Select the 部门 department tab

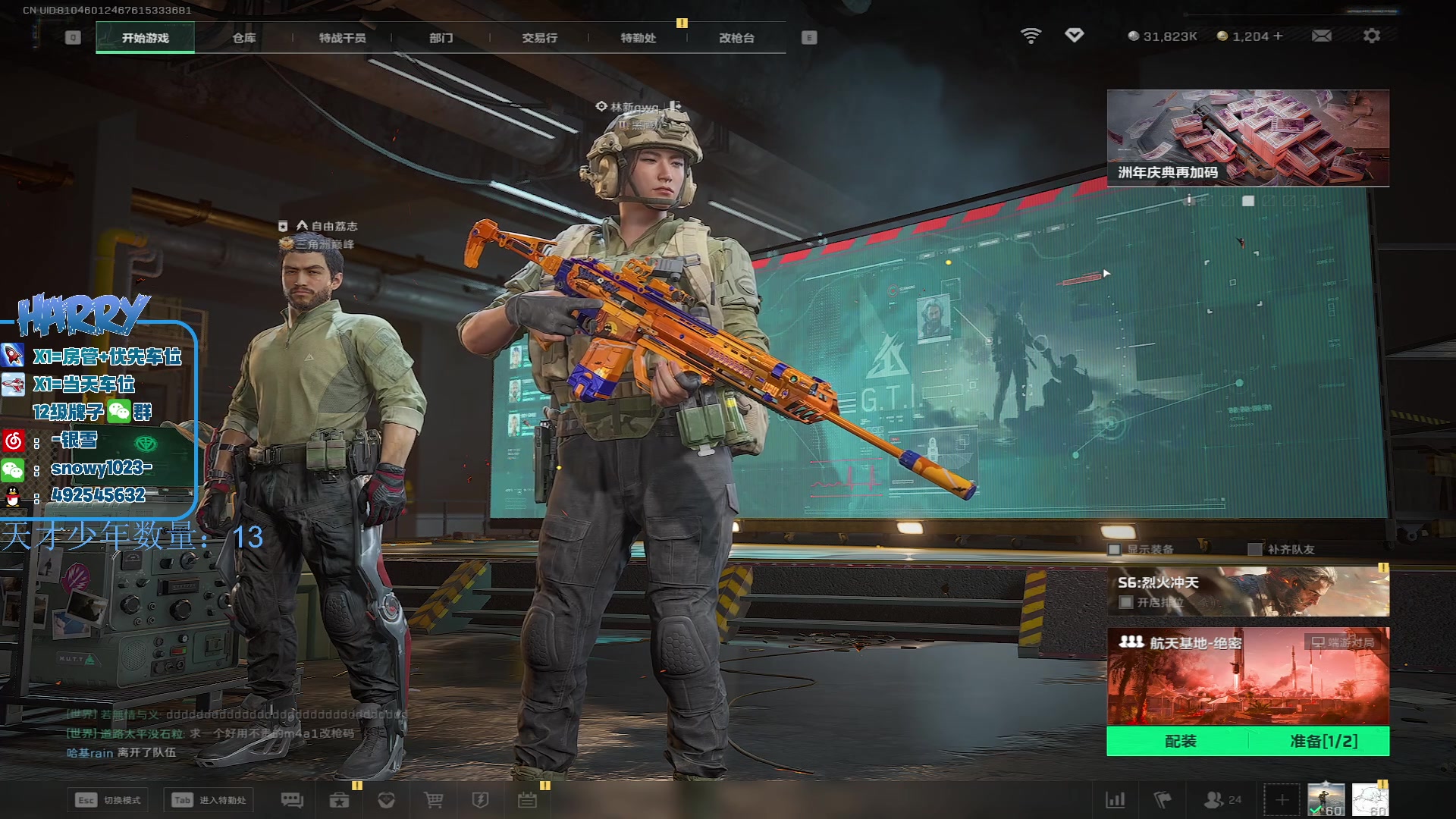pyautogui.click(x=441, y=38)
